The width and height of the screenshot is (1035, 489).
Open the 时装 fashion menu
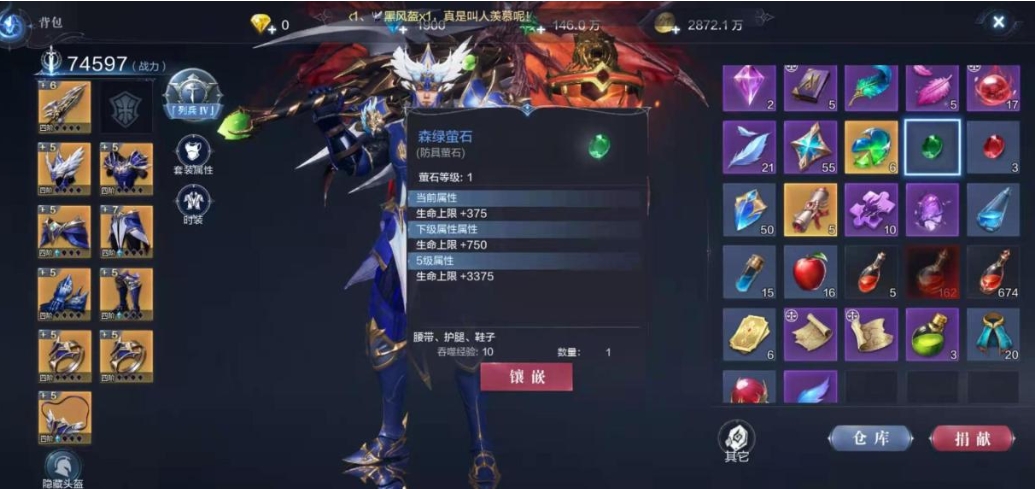click(x=193, y=205)
